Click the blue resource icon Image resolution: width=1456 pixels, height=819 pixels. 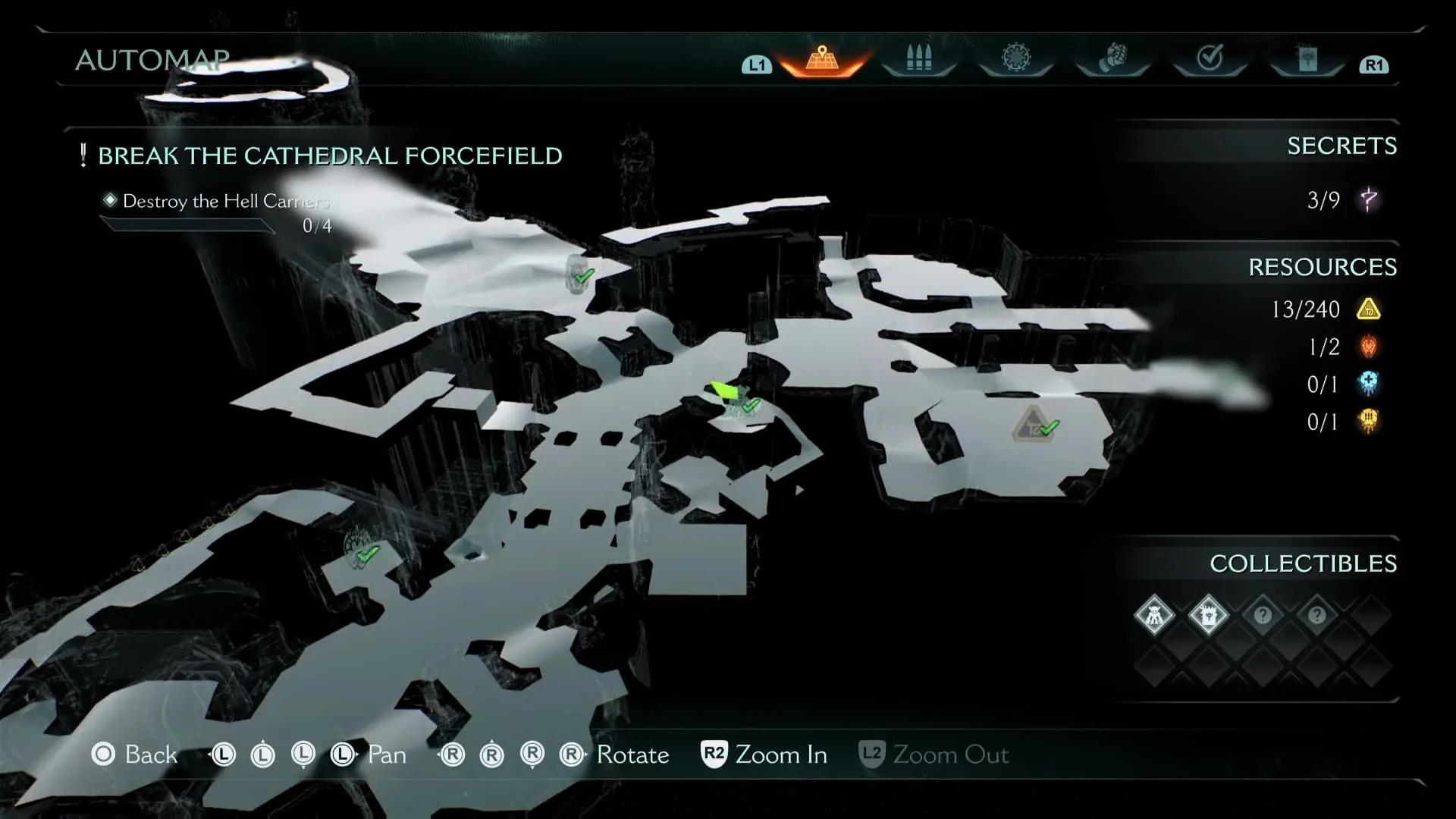click(x=1368, y=384)
